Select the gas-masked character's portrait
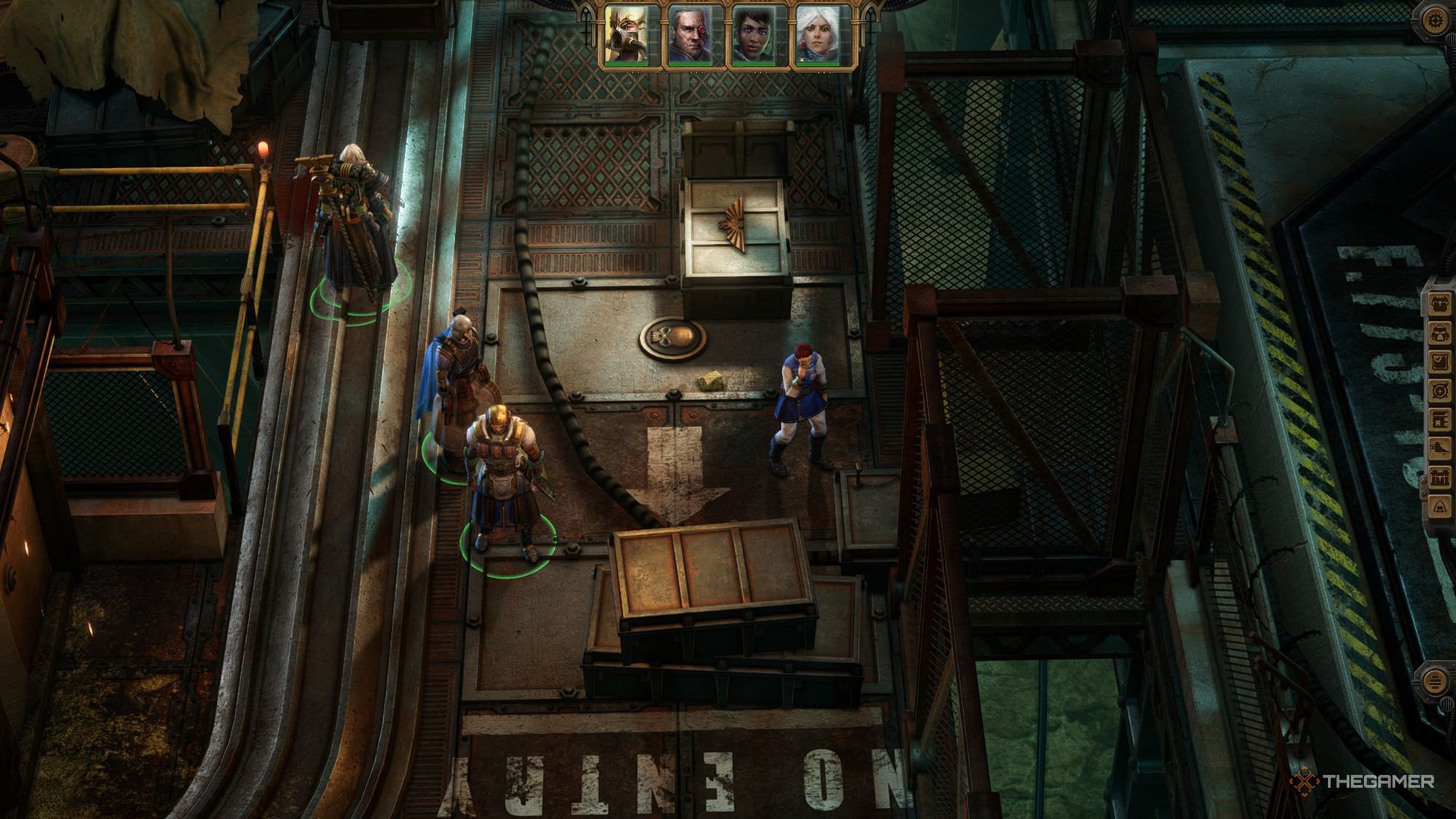 [626, 33]
